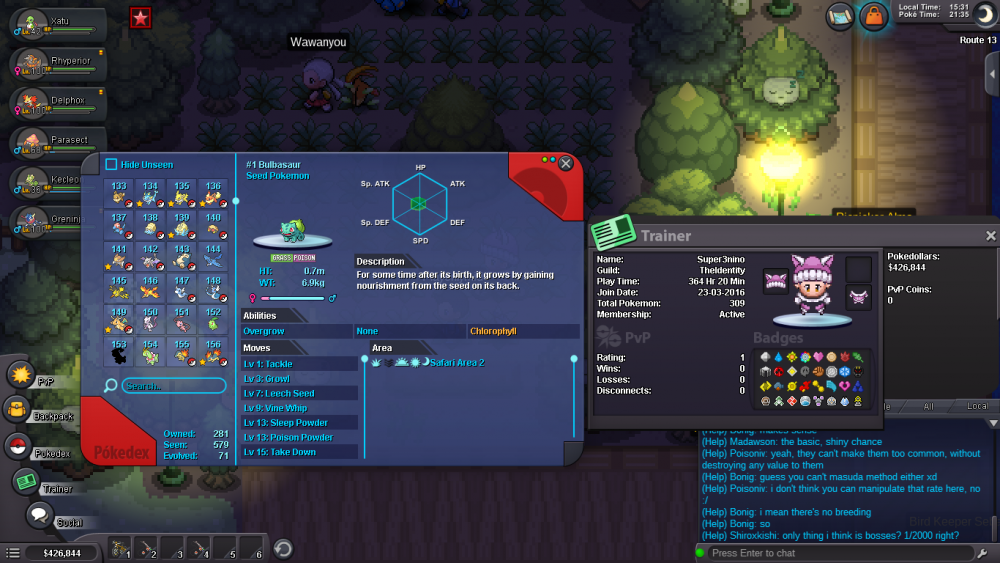Open the map icon
The height and width of the screenshot is (563, 1000).
tap(839, 16)
